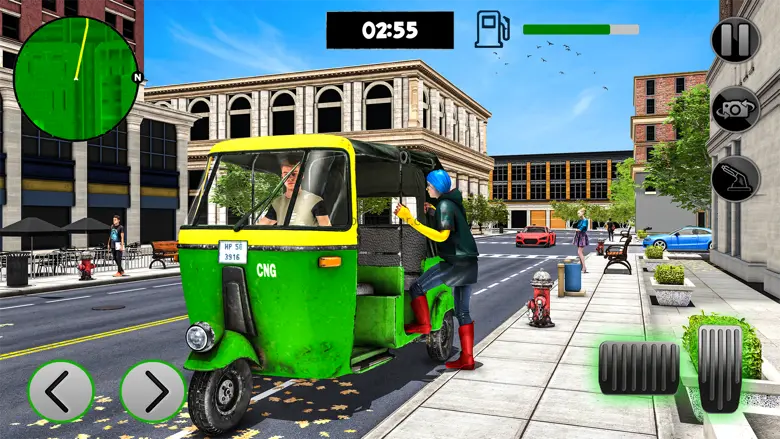Image resolution: width=780 pixels, height=439 pixels.
Task: Switch the camera view
Action: point(735,109)
